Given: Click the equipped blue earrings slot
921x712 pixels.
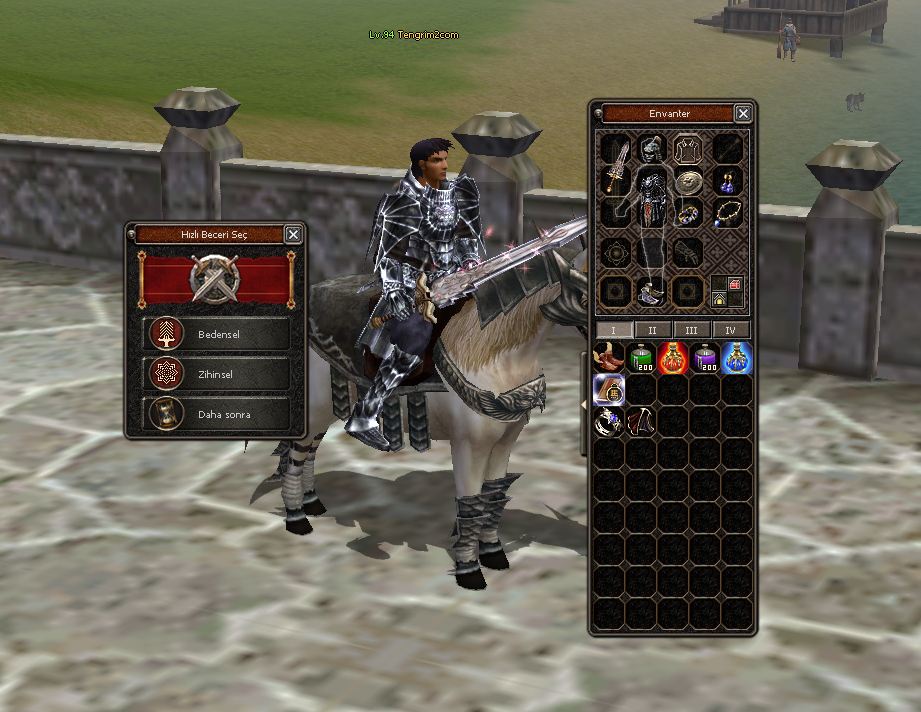Looking at the screenshot, I should click(727, 182).
